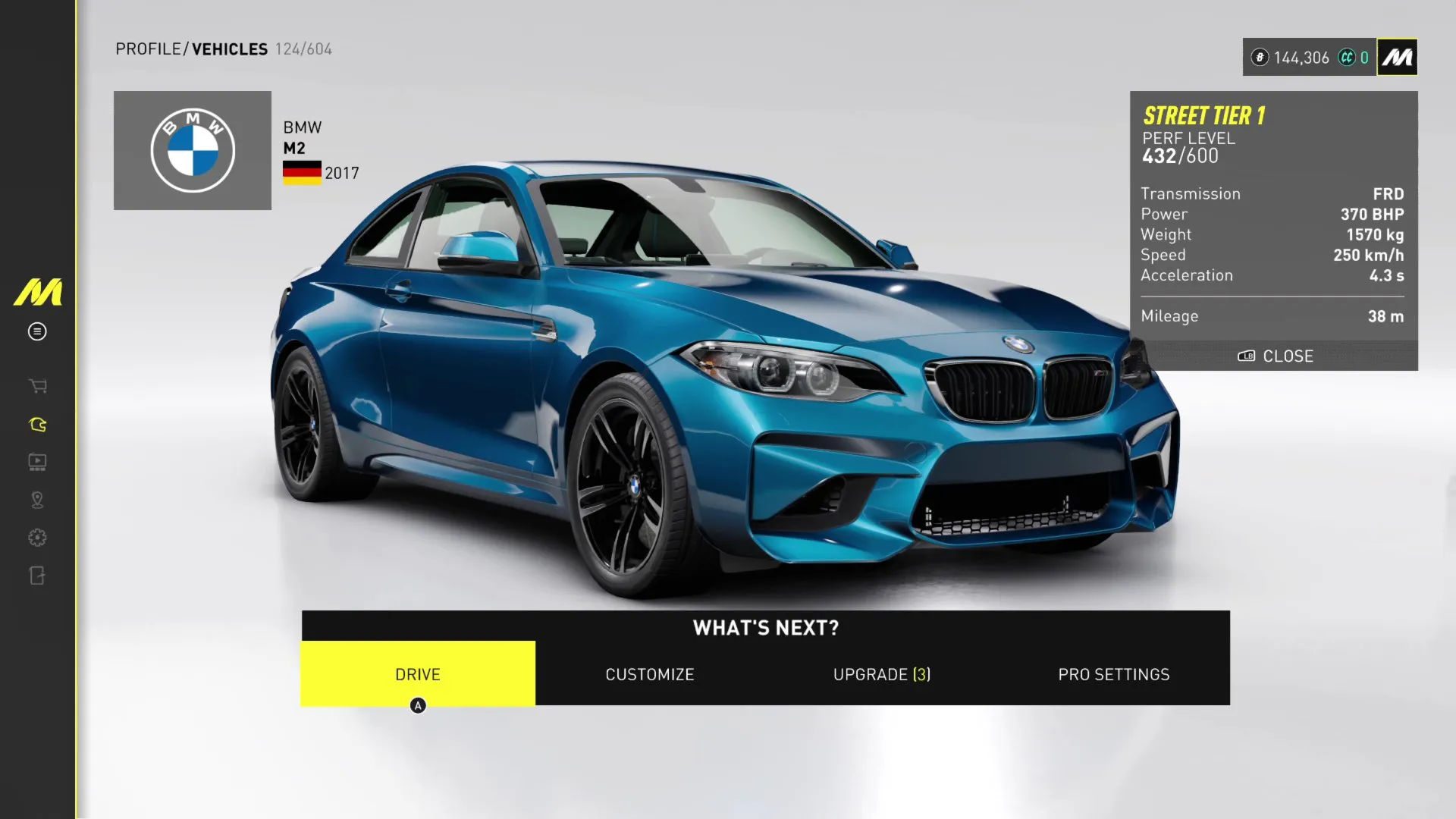Click the credits coin icon showing 144,306
1456x819 pixels.
(x=1260, y=58)
